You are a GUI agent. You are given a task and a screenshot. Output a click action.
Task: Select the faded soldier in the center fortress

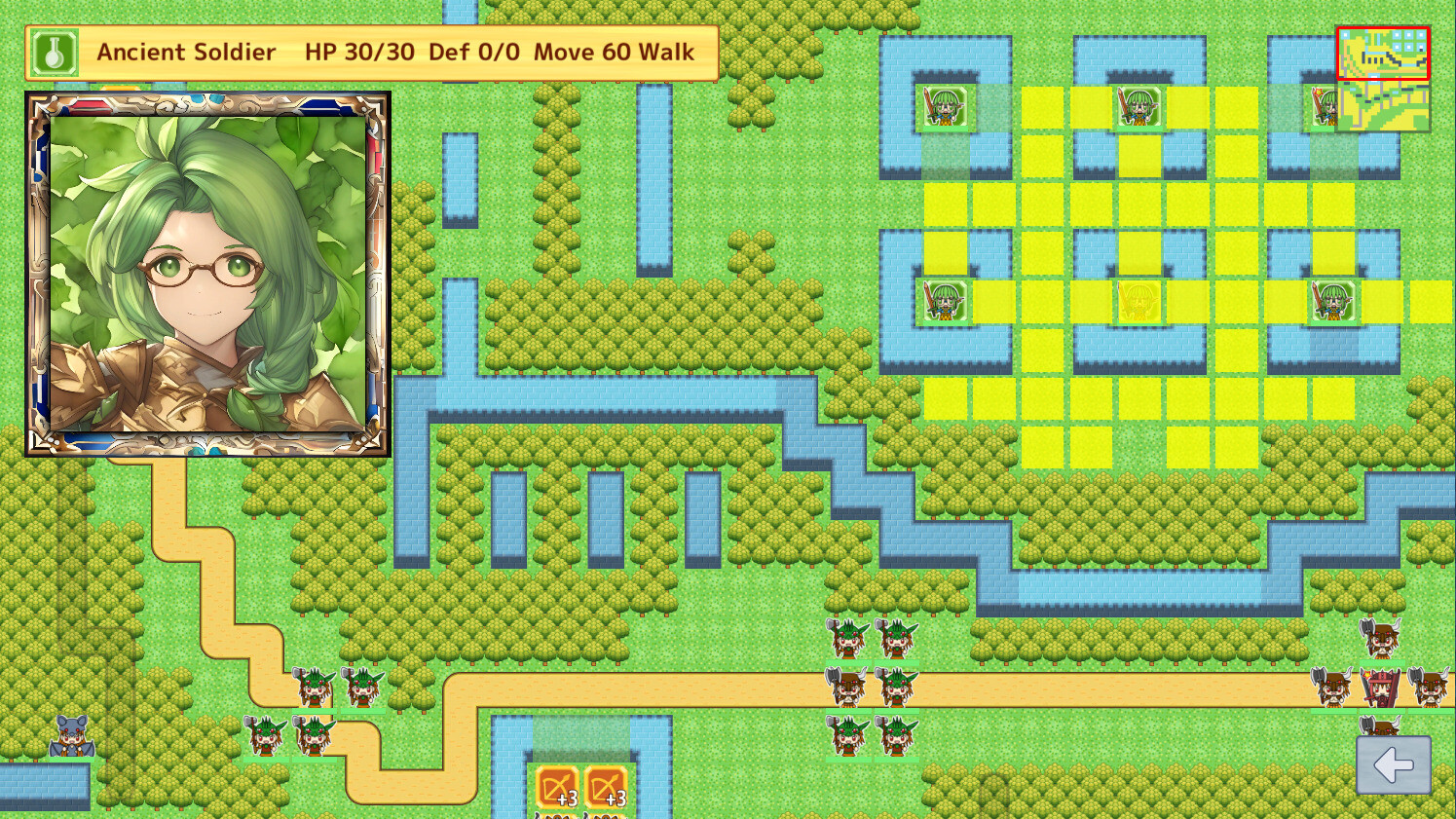[1141, 303]
